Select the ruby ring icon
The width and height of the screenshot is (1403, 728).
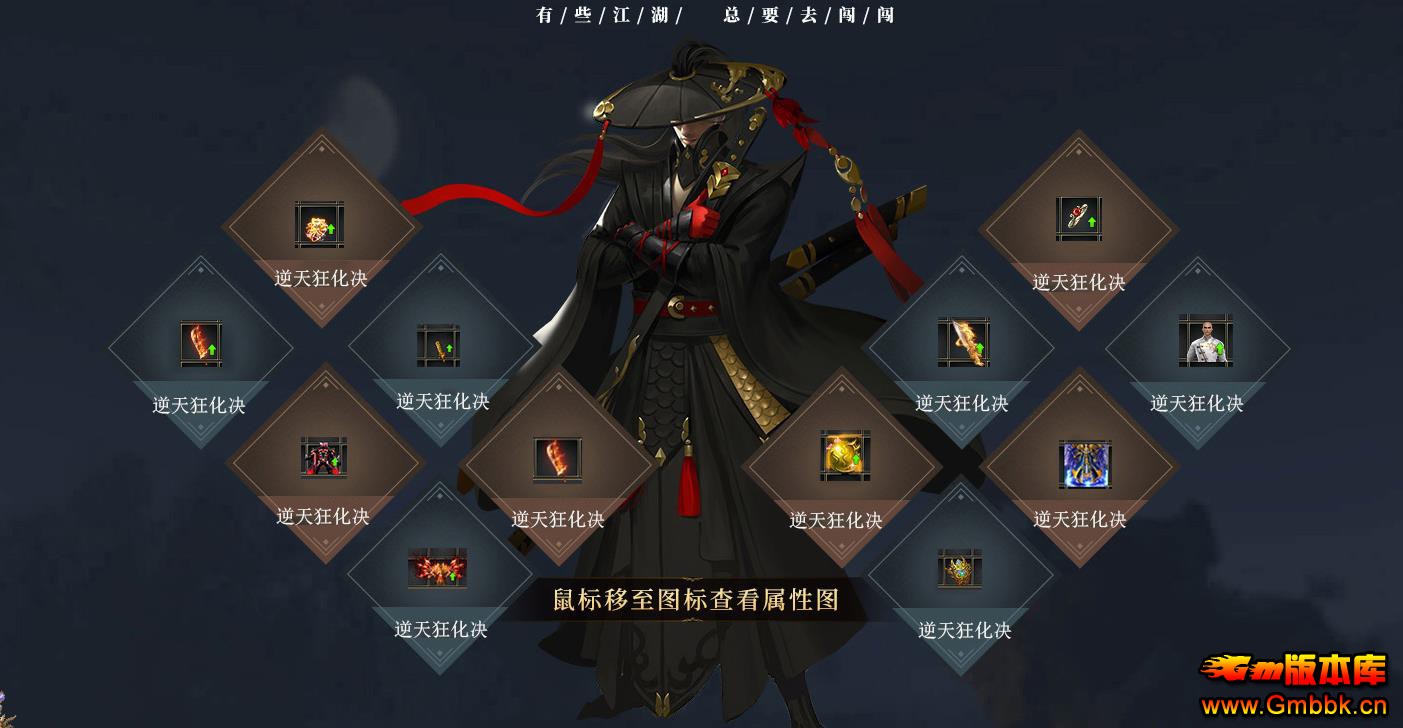tap(1078, 219)
